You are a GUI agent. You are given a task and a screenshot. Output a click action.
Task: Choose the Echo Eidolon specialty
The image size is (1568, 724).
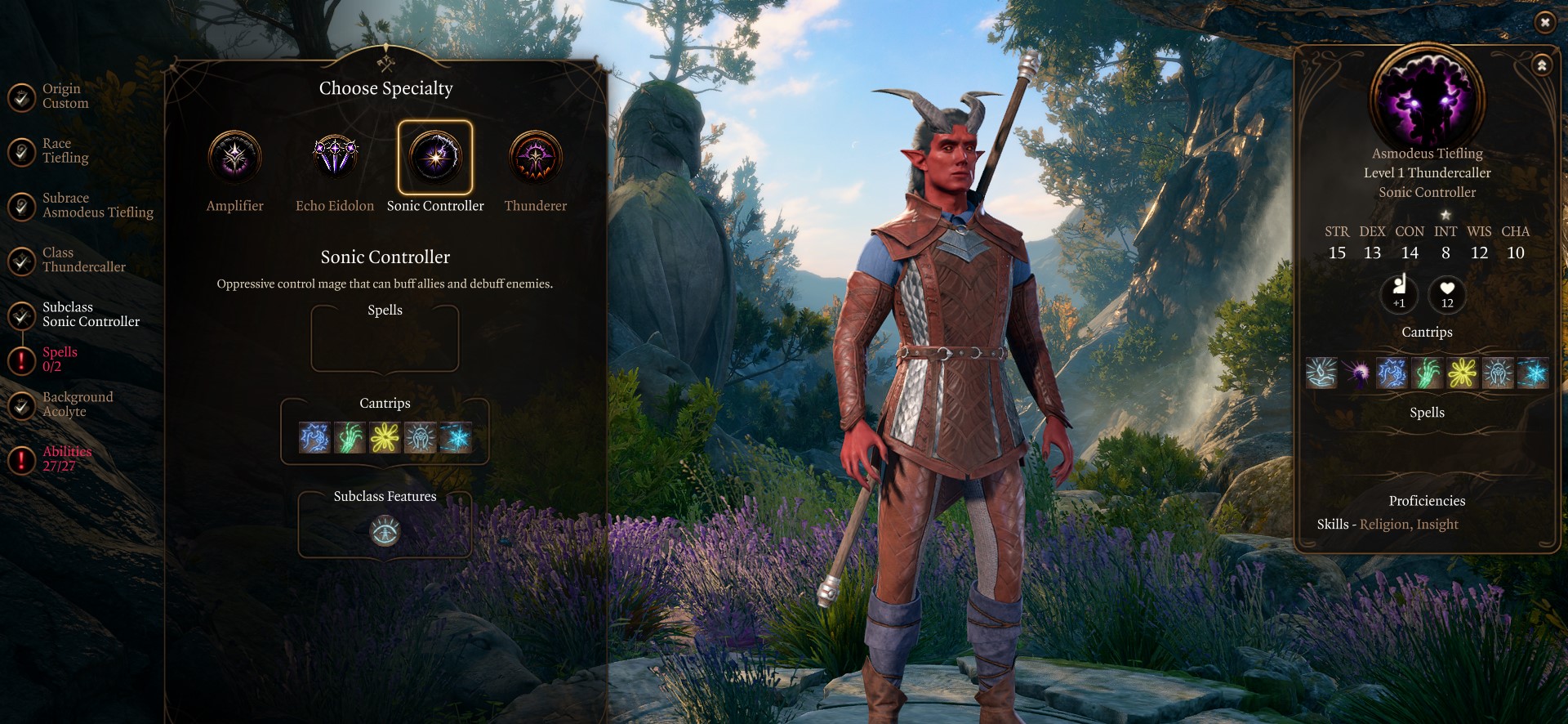pos(335,157)
